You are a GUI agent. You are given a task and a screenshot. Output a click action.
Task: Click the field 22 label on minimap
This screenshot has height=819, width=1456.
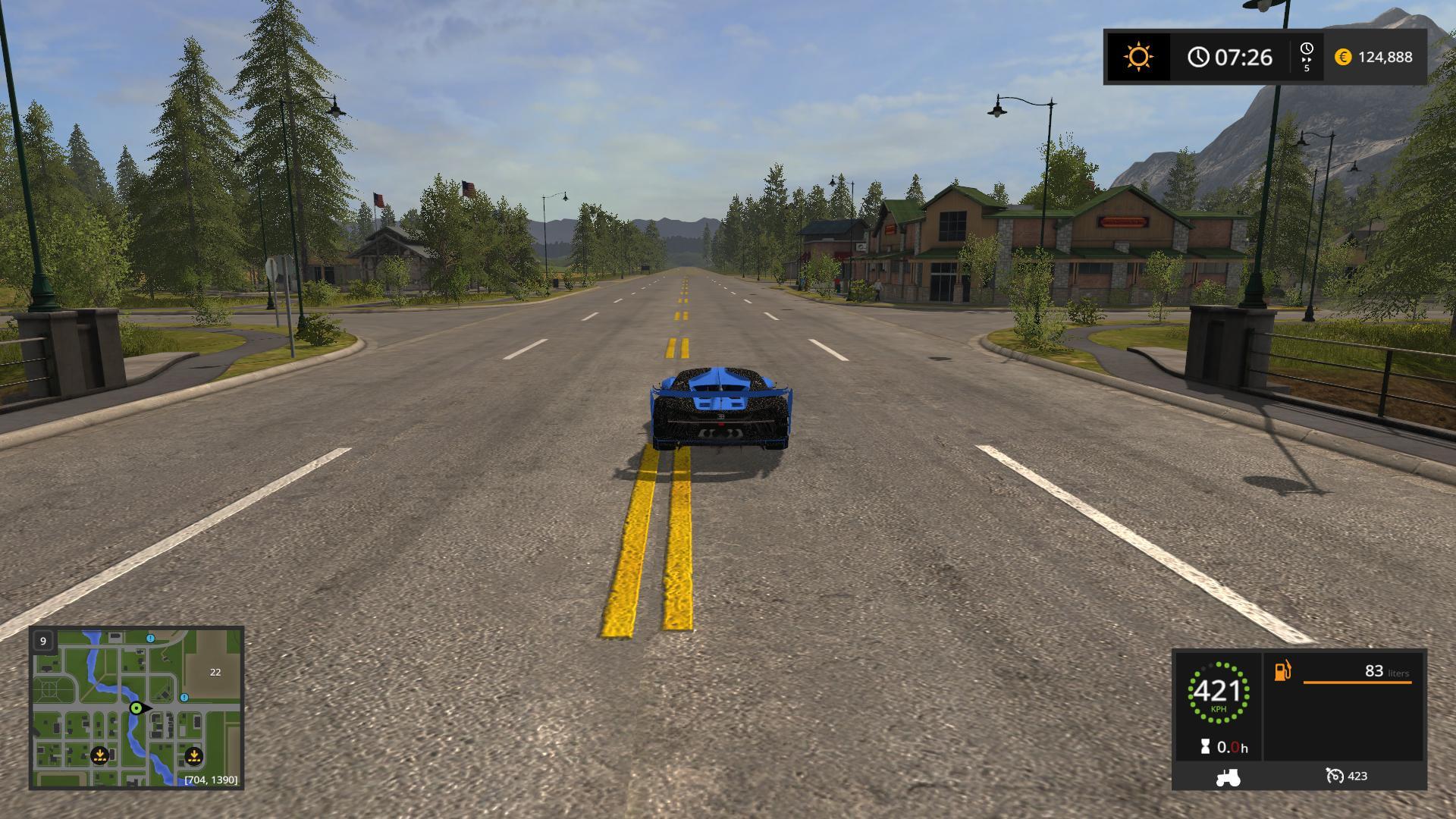[x=215, y=672]
